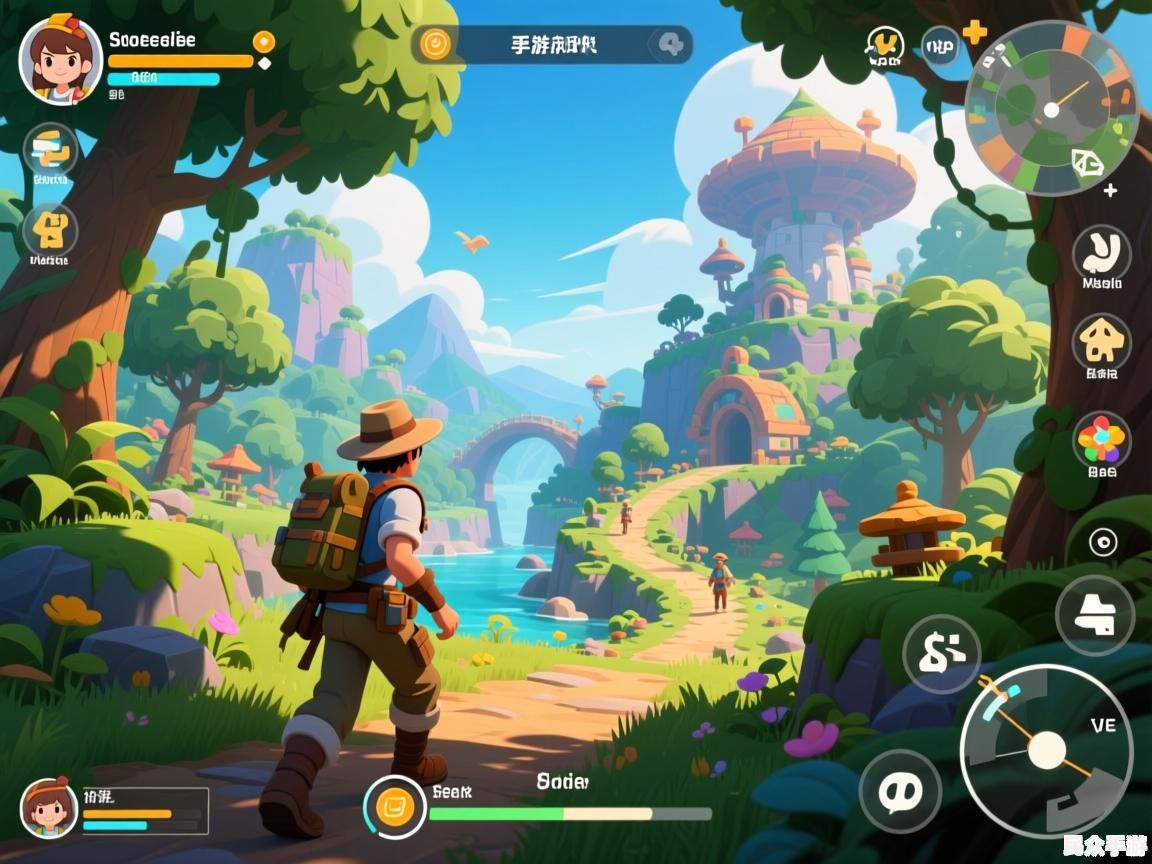Tap the orange coin beside the player name
Viewport: 1152px width, 864px height.
263,42
